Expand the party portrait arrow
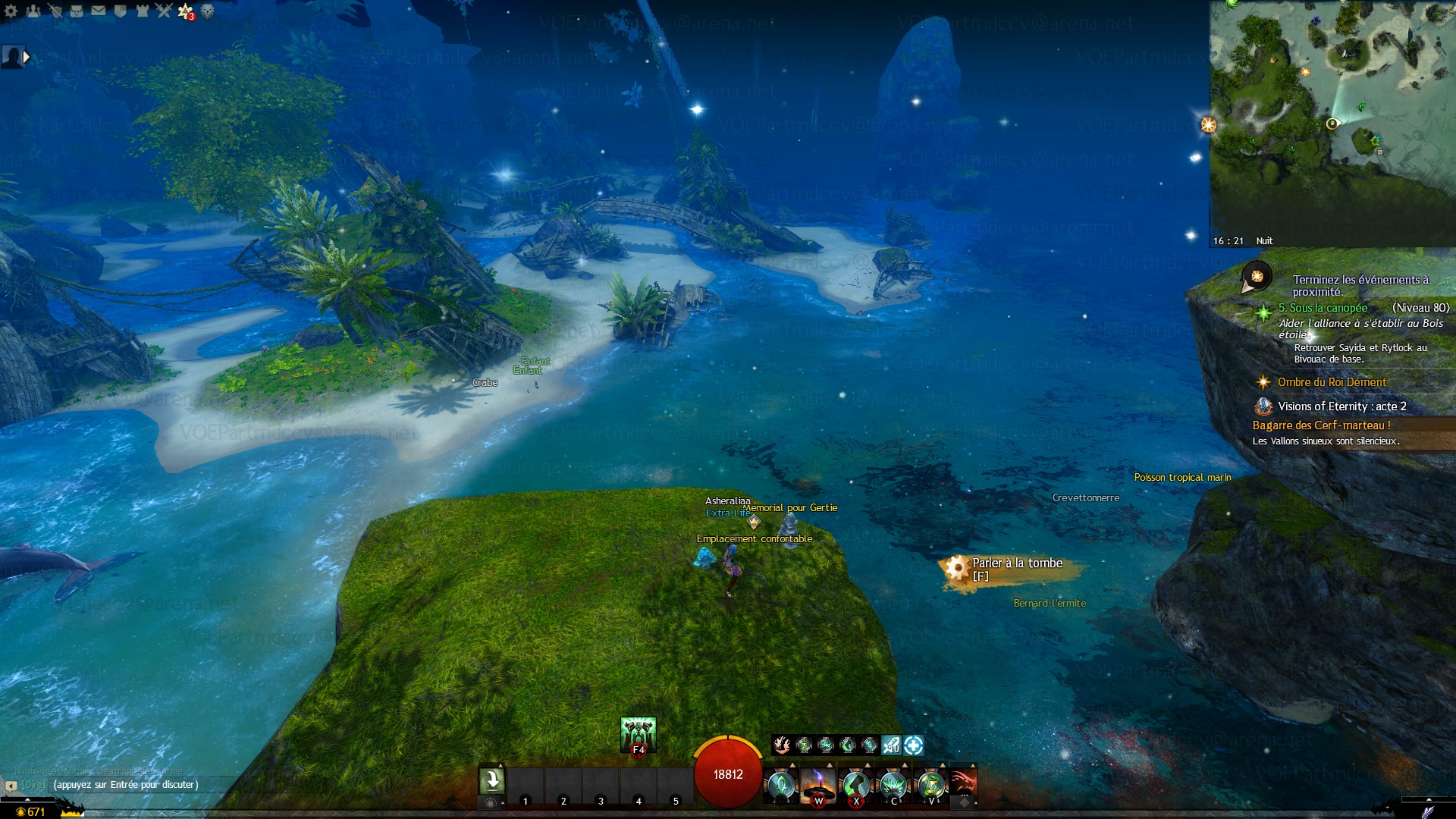The height and width of the screenshot is (819, 1456). click(27, 56)
